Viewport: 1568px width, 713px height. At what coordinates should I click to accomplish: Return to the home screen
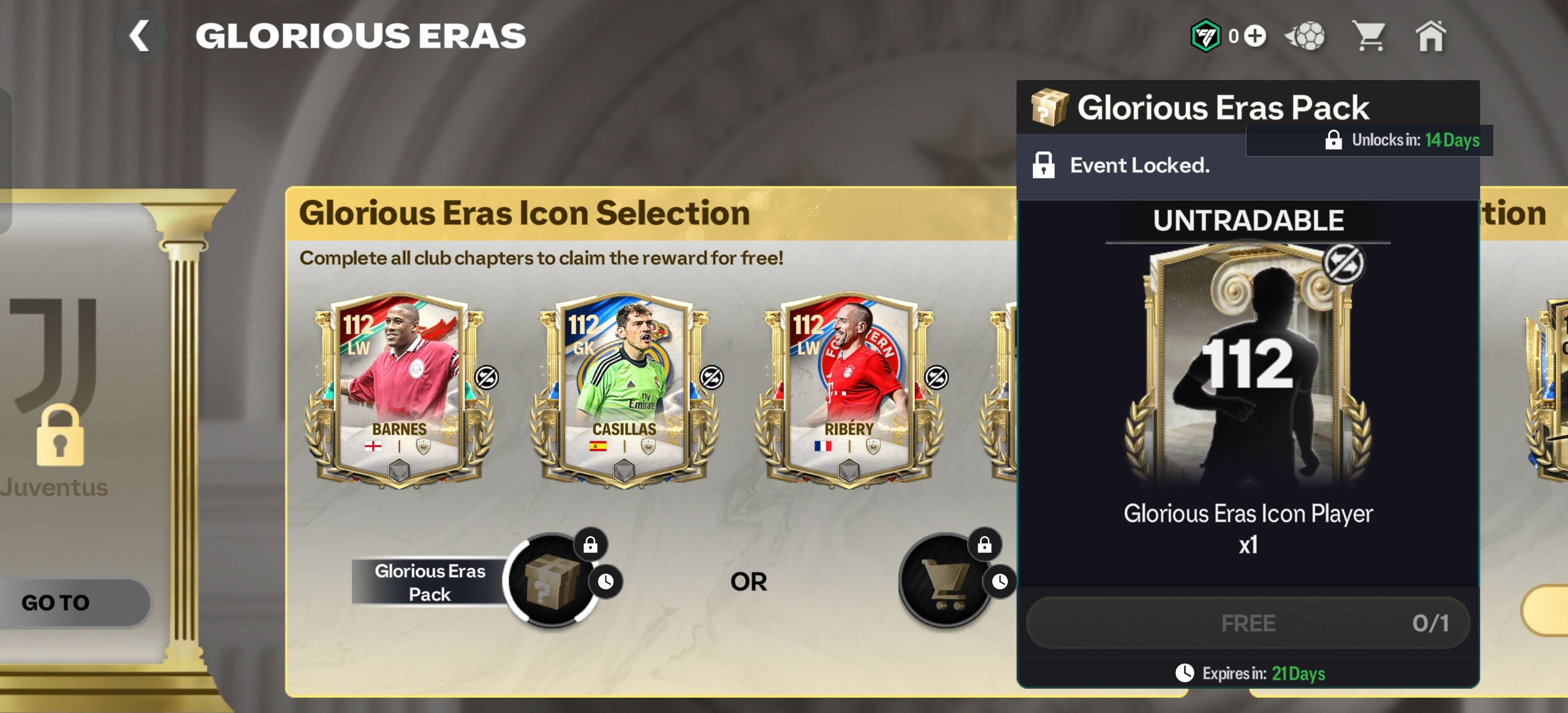coord(1430,36)
